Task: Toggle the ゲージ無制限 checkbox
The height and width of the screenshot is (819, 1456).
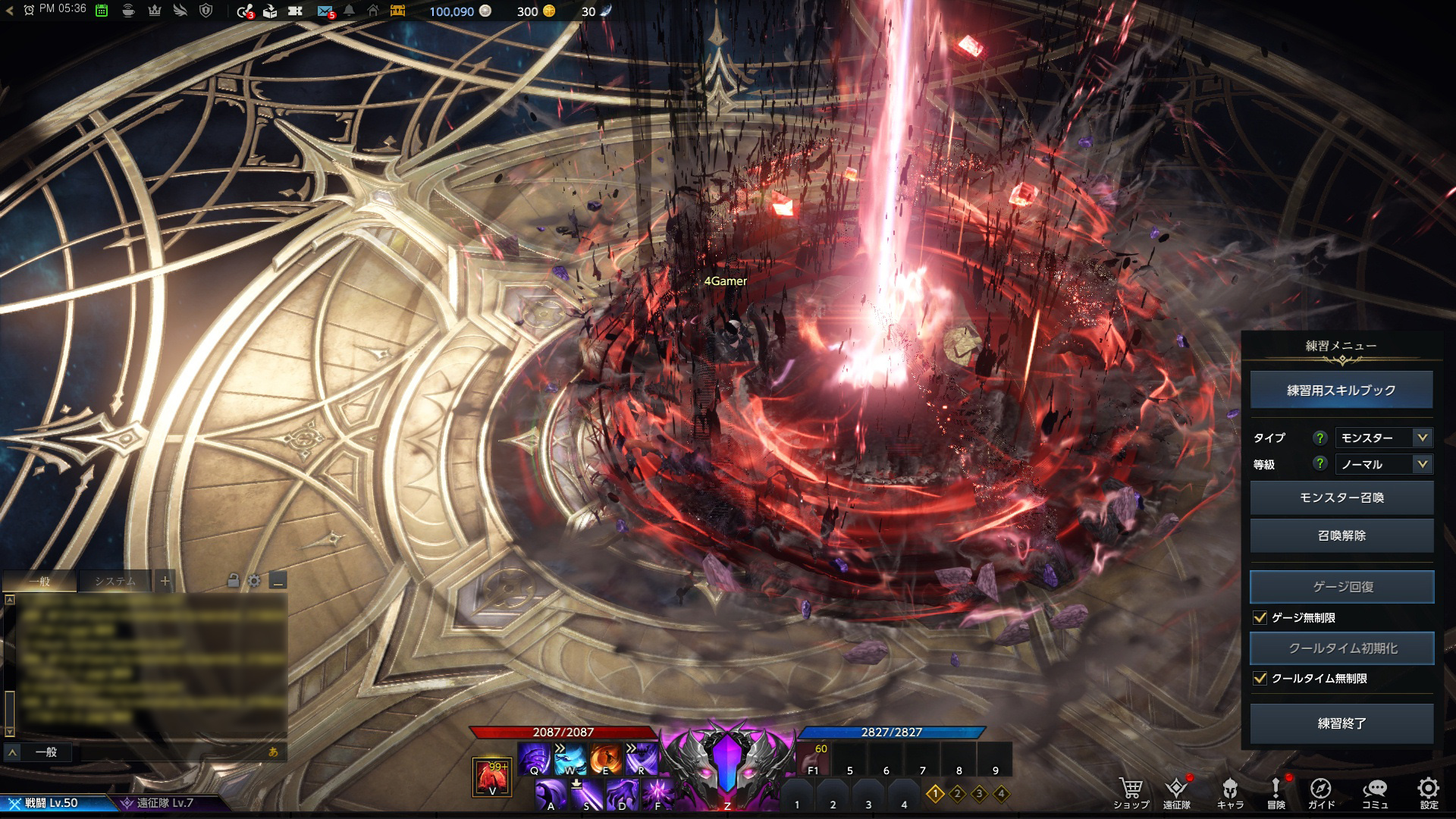Action: 1260,618
